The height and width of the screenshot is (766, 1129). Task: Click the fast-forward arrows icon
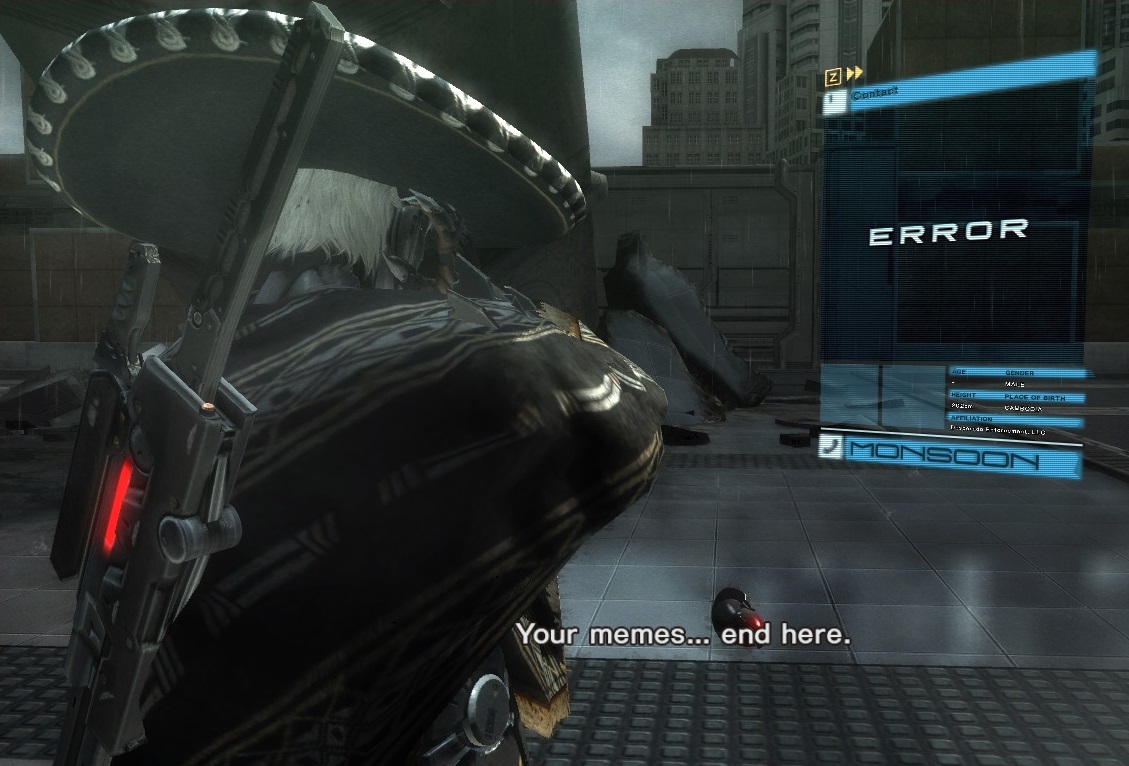pyautogui.click(x=854, y=73)
